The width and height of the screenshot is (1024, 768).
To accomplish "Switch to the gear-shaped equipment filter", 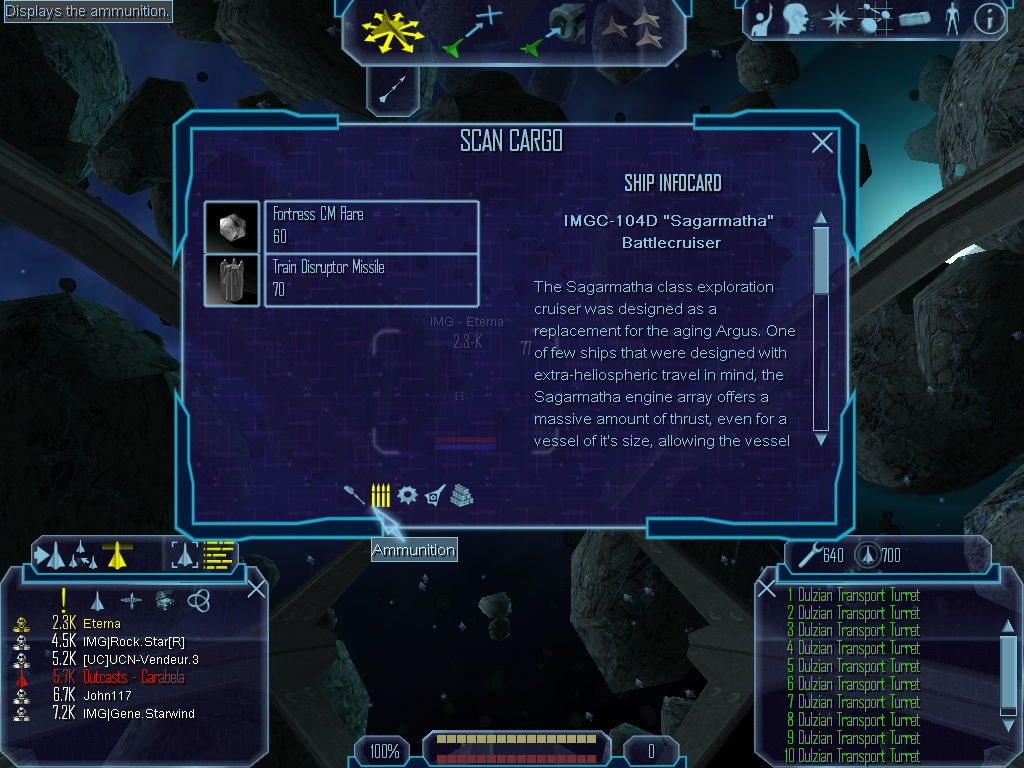I will (x=407, y=495).
